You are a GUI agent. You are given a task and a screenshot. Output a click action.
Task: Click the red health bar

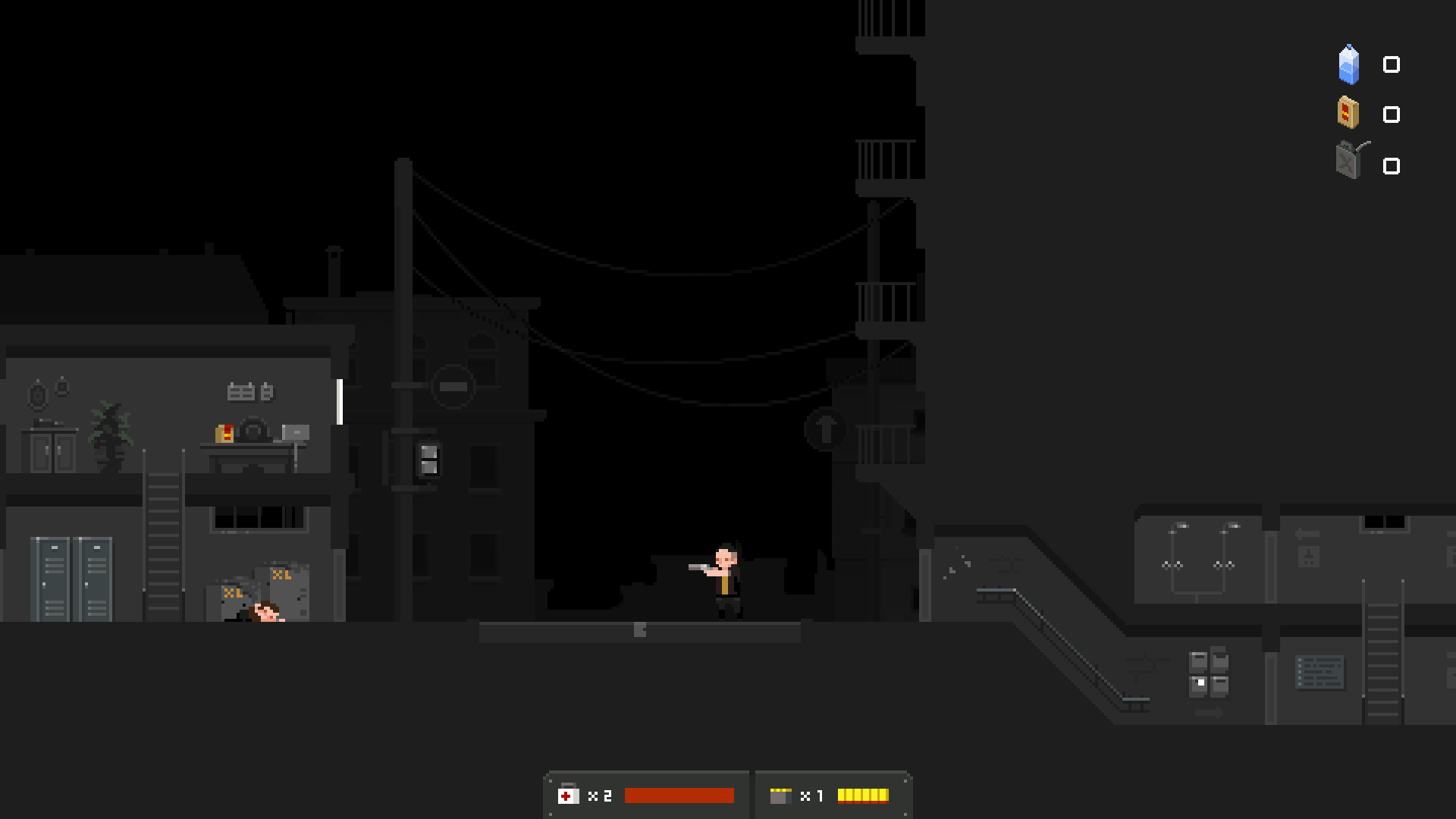679,796
